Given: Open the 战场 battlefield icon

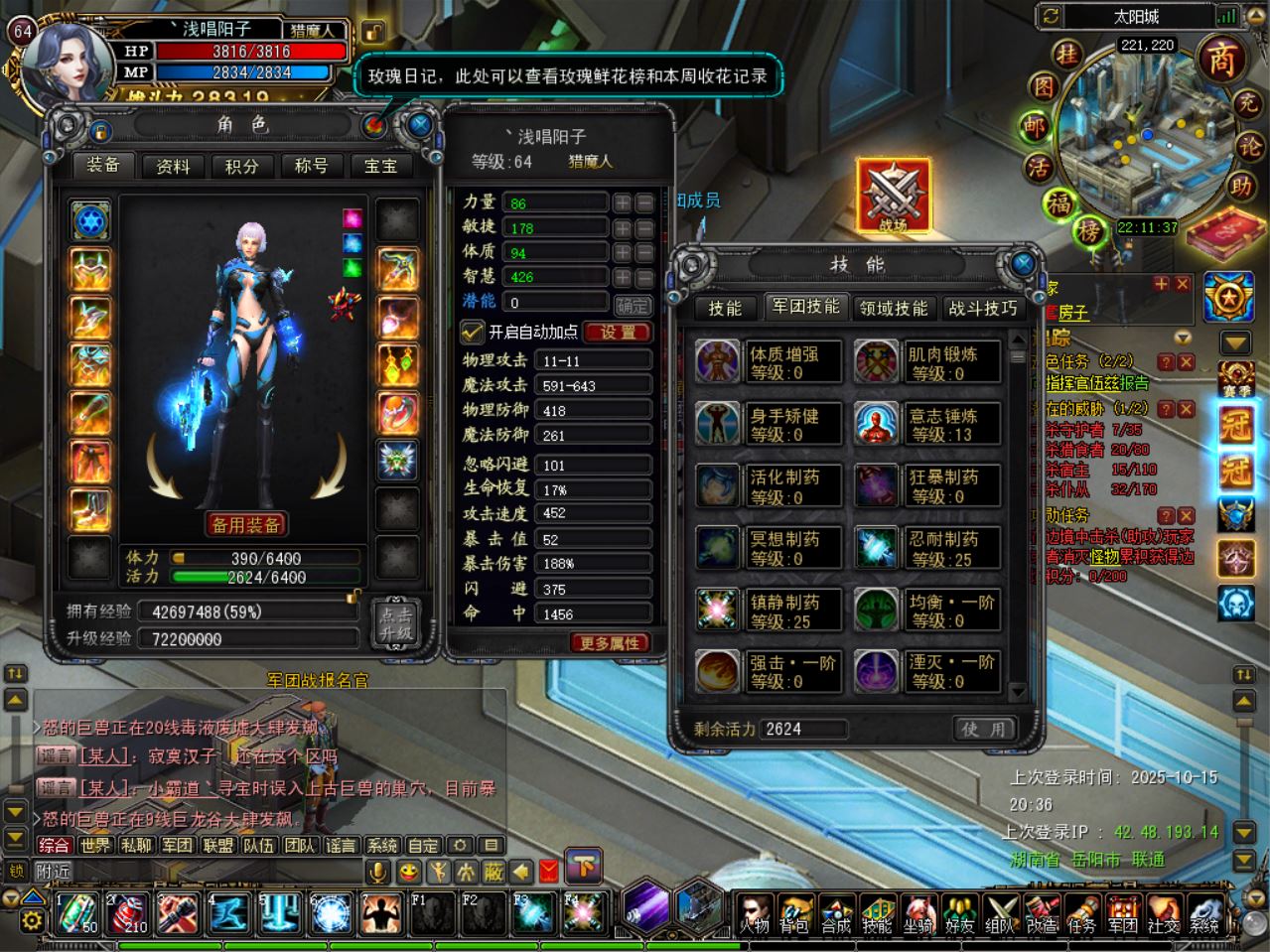Looking at the screenshot, I should 893,197.
